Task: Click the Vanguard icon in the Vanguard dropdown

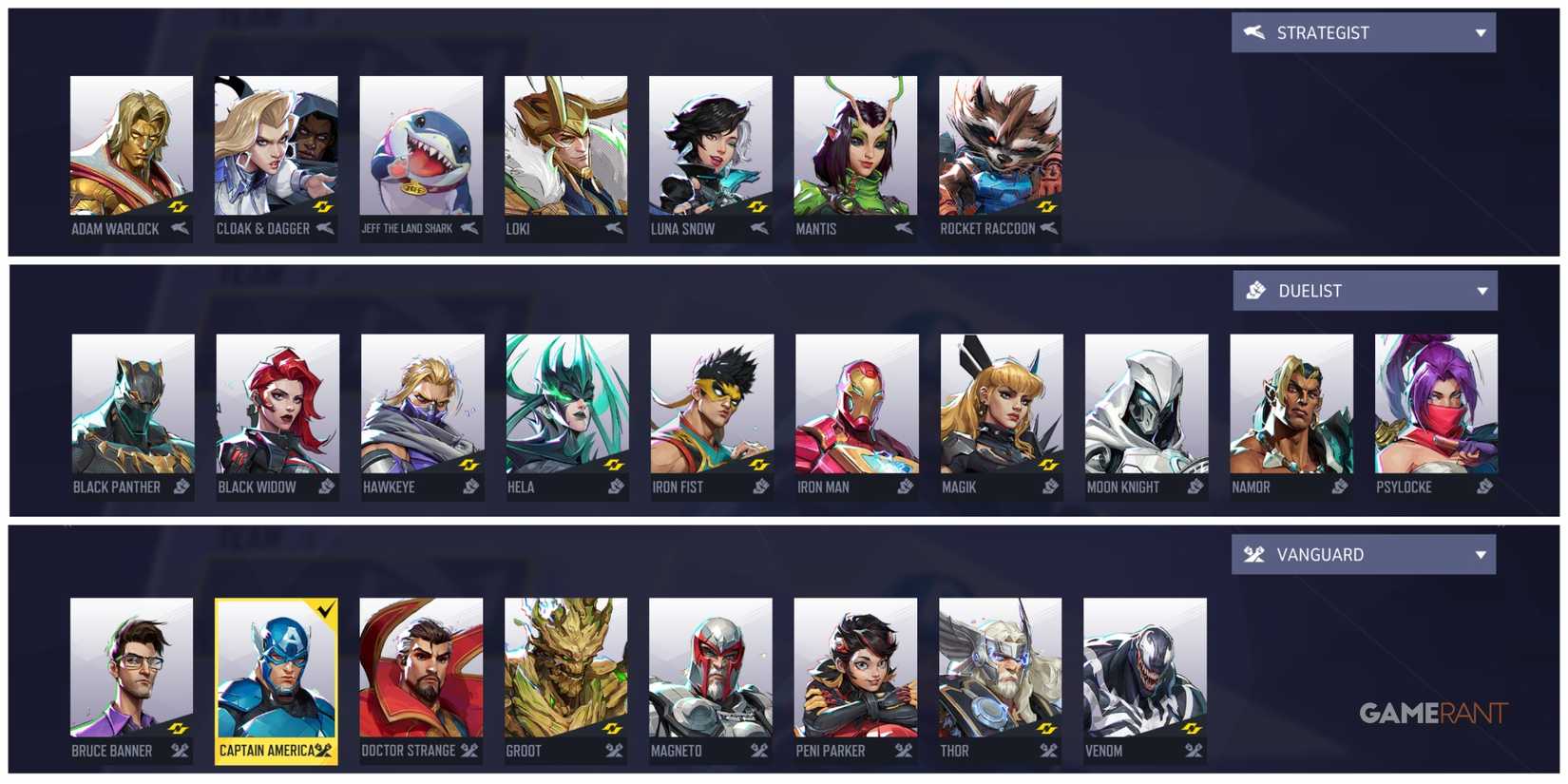Action: [x=1254, y=554]
